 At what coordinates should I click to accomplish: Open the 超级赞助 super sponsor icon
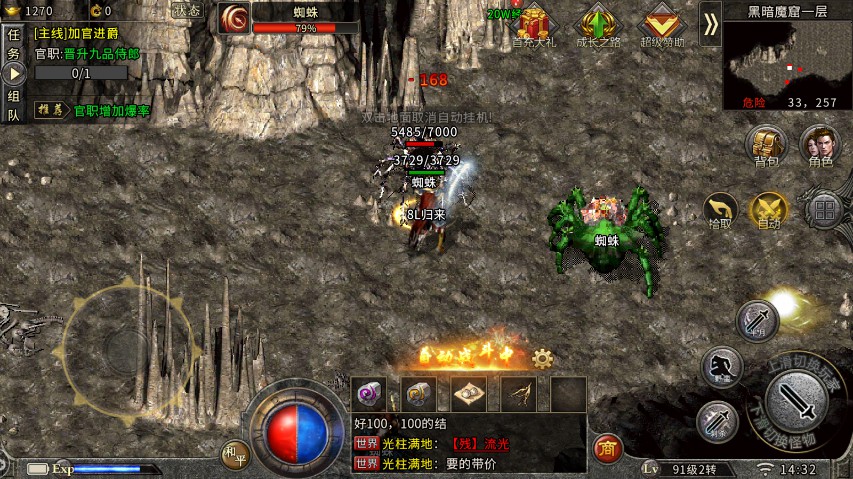coord(661,25)
